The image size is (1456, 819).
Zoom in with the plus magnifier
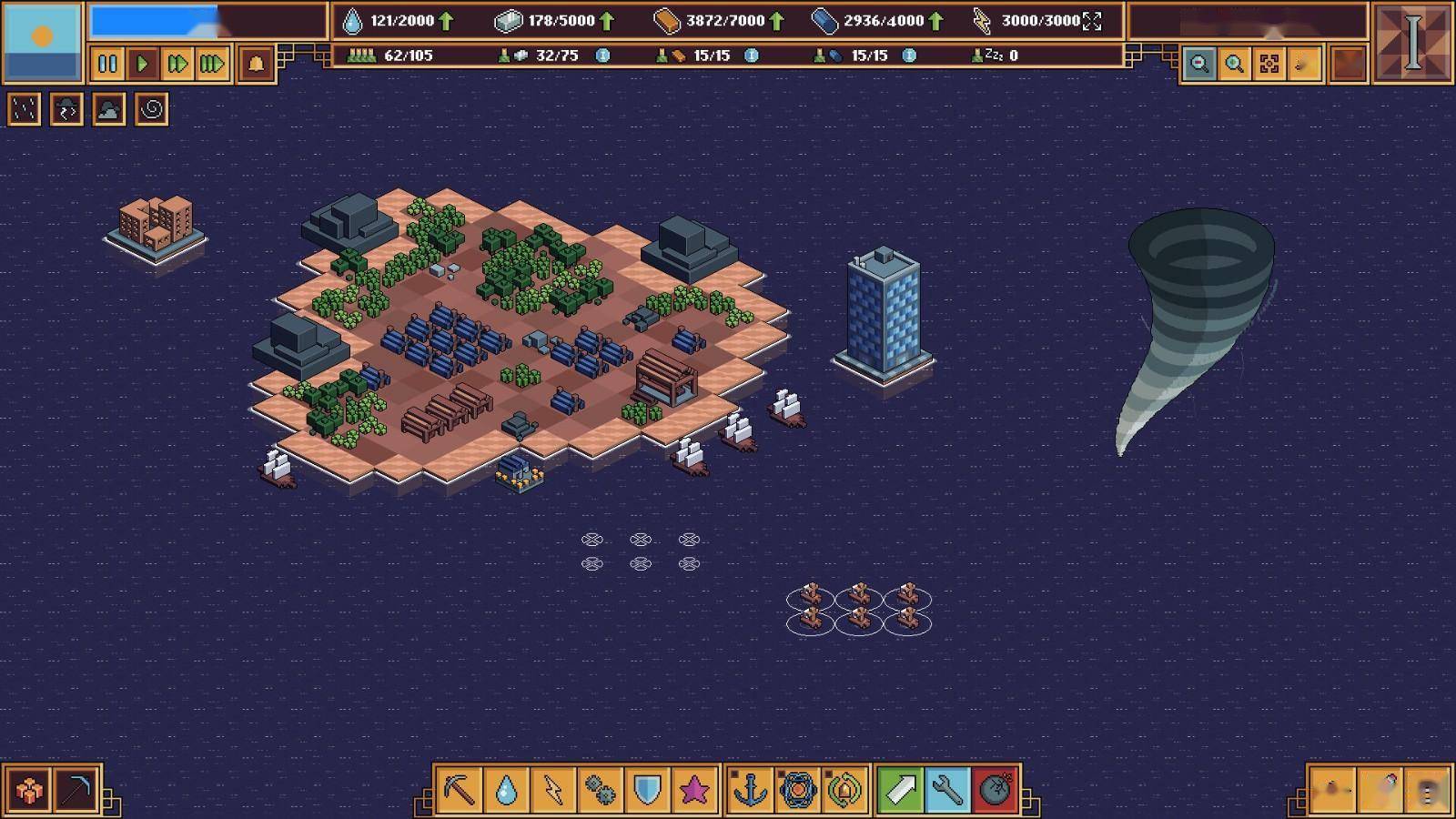coord(1235,64)
